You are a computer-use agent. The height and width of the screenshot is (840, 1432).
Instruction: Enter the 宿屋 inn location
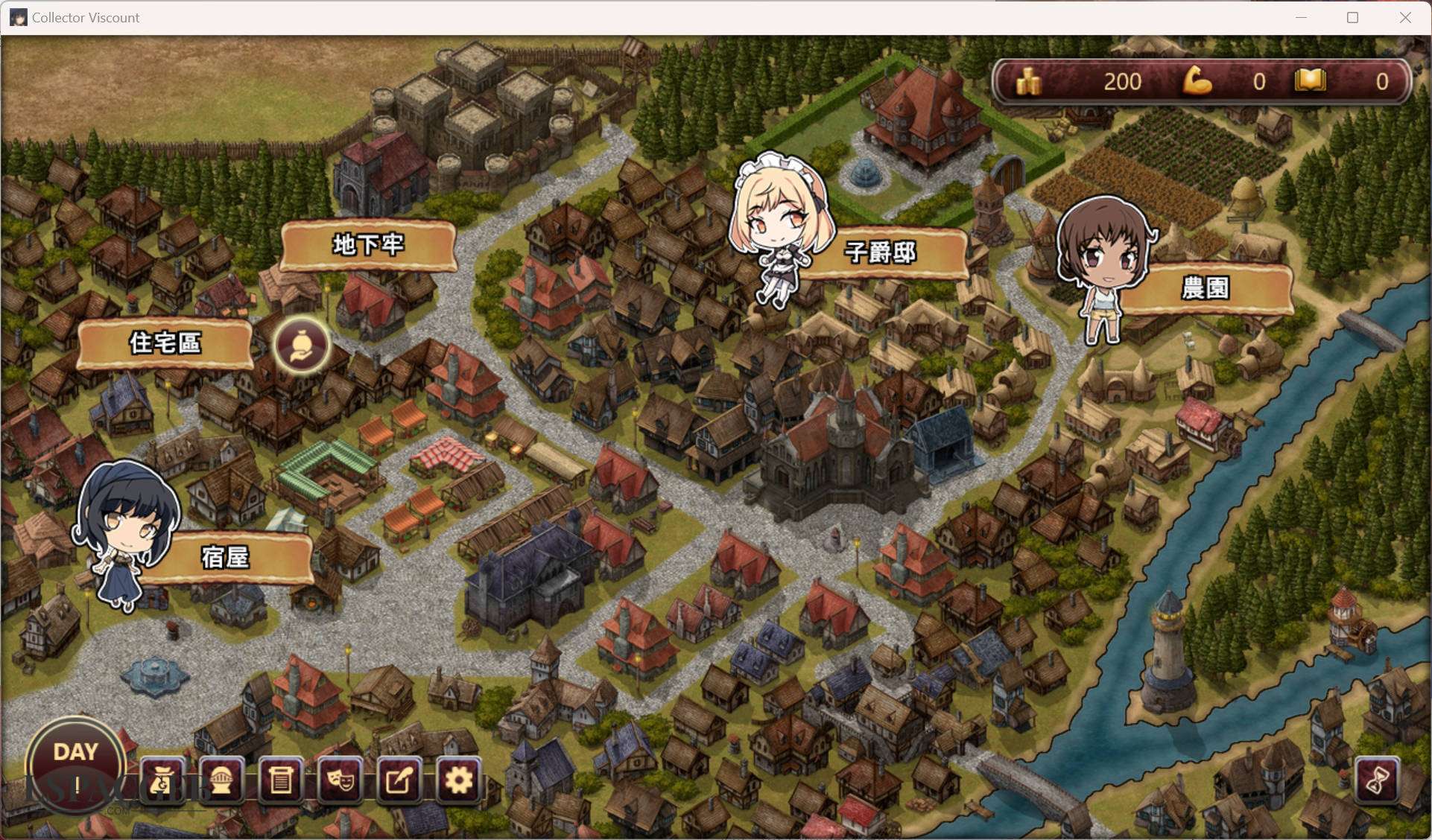pyautogui.click(x=225, y=557)
